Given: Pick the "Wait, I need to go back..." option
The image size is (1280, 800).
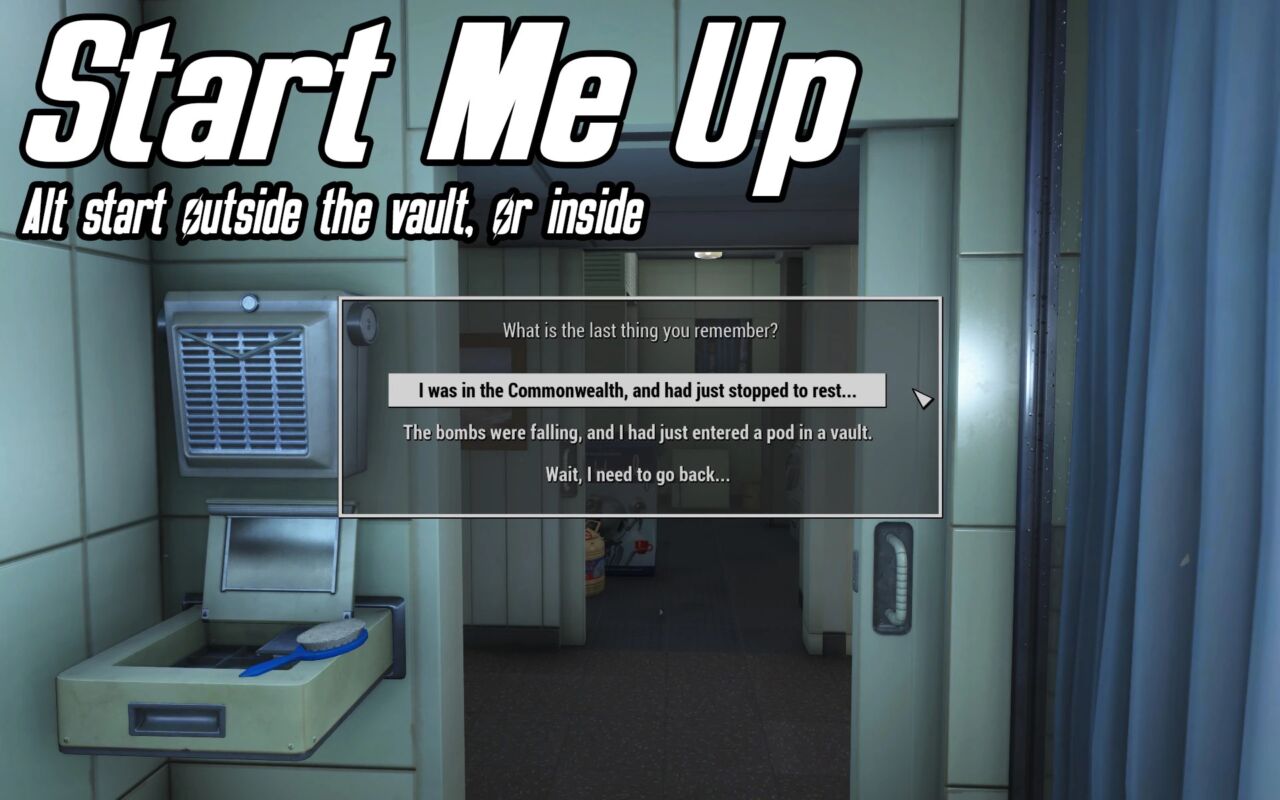Looking at the screenshot, I should tap(637, 475).
